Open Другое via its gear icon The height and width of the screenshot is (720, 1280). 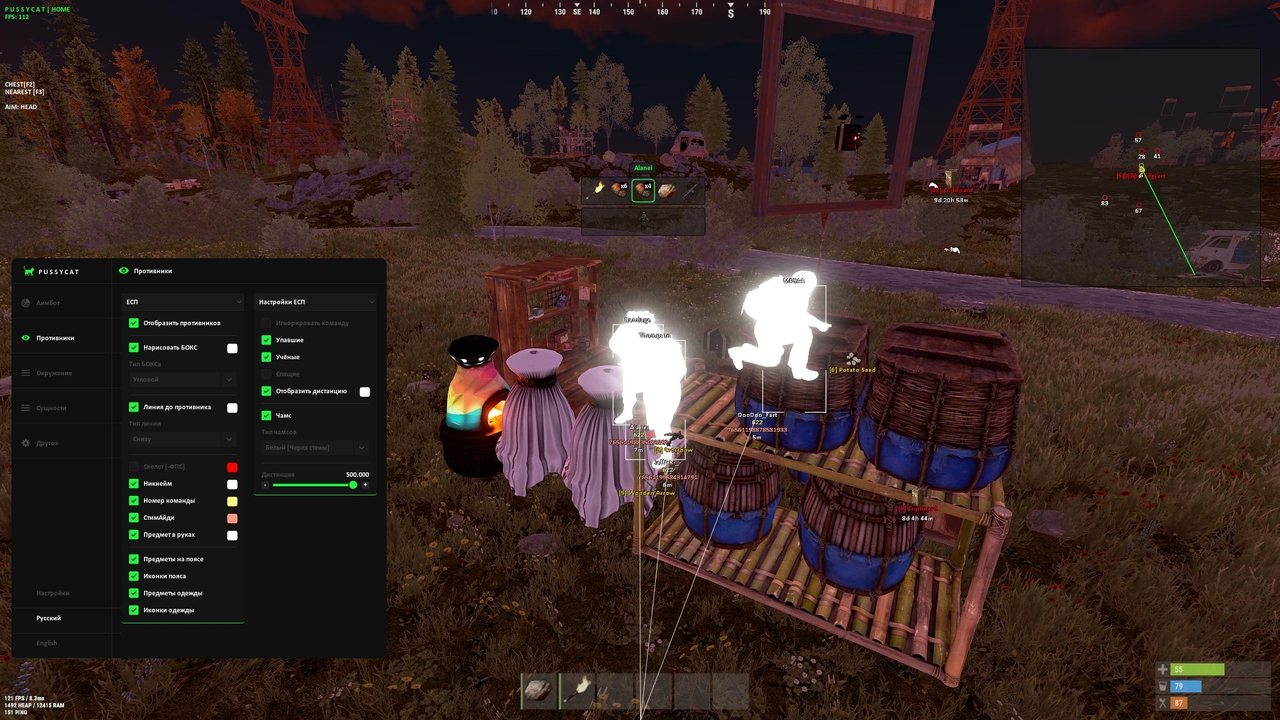pos(25,441)
